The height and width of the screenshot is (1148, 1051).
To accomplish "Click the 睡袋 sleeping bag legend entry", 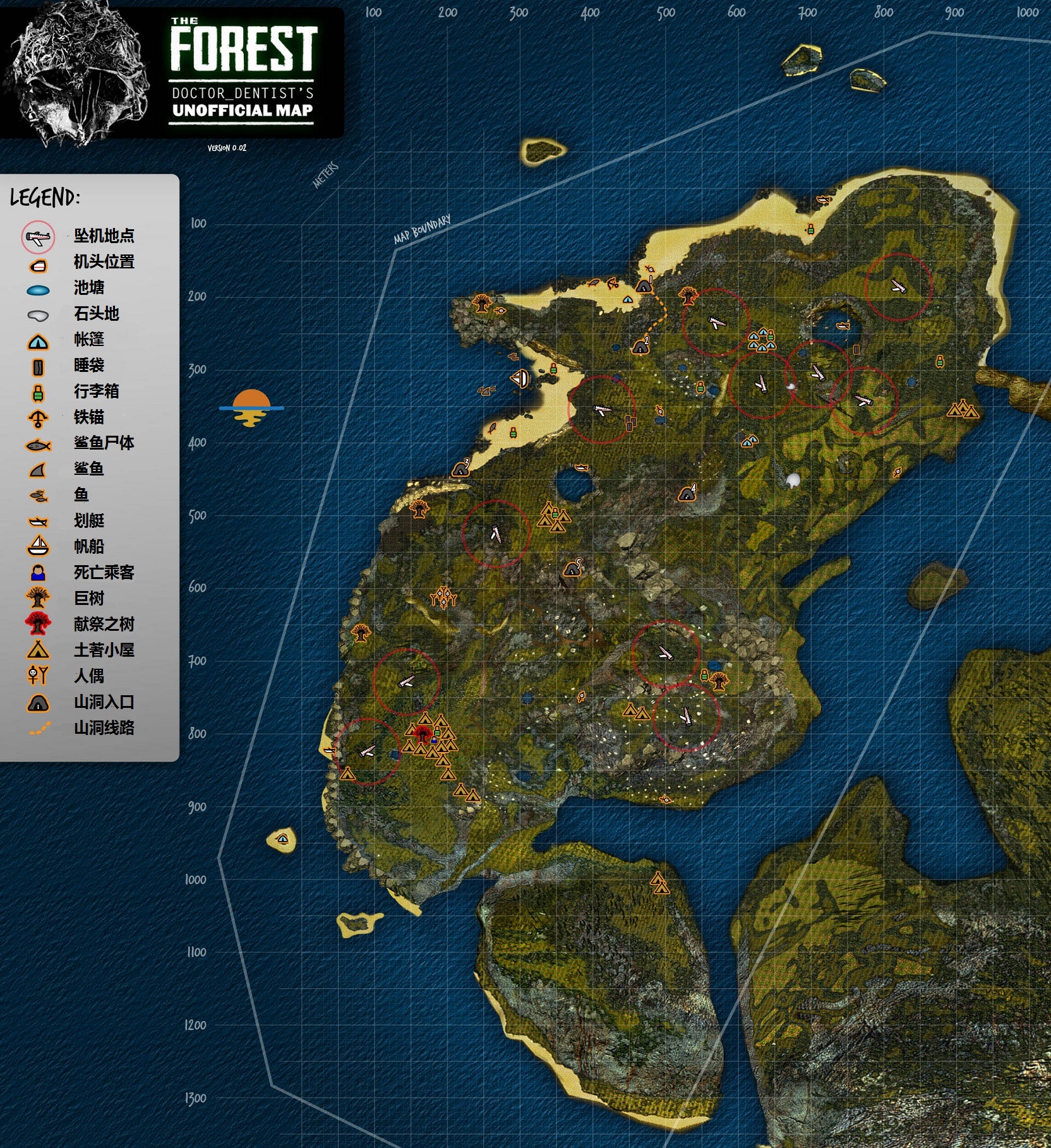I will (88, 366).
